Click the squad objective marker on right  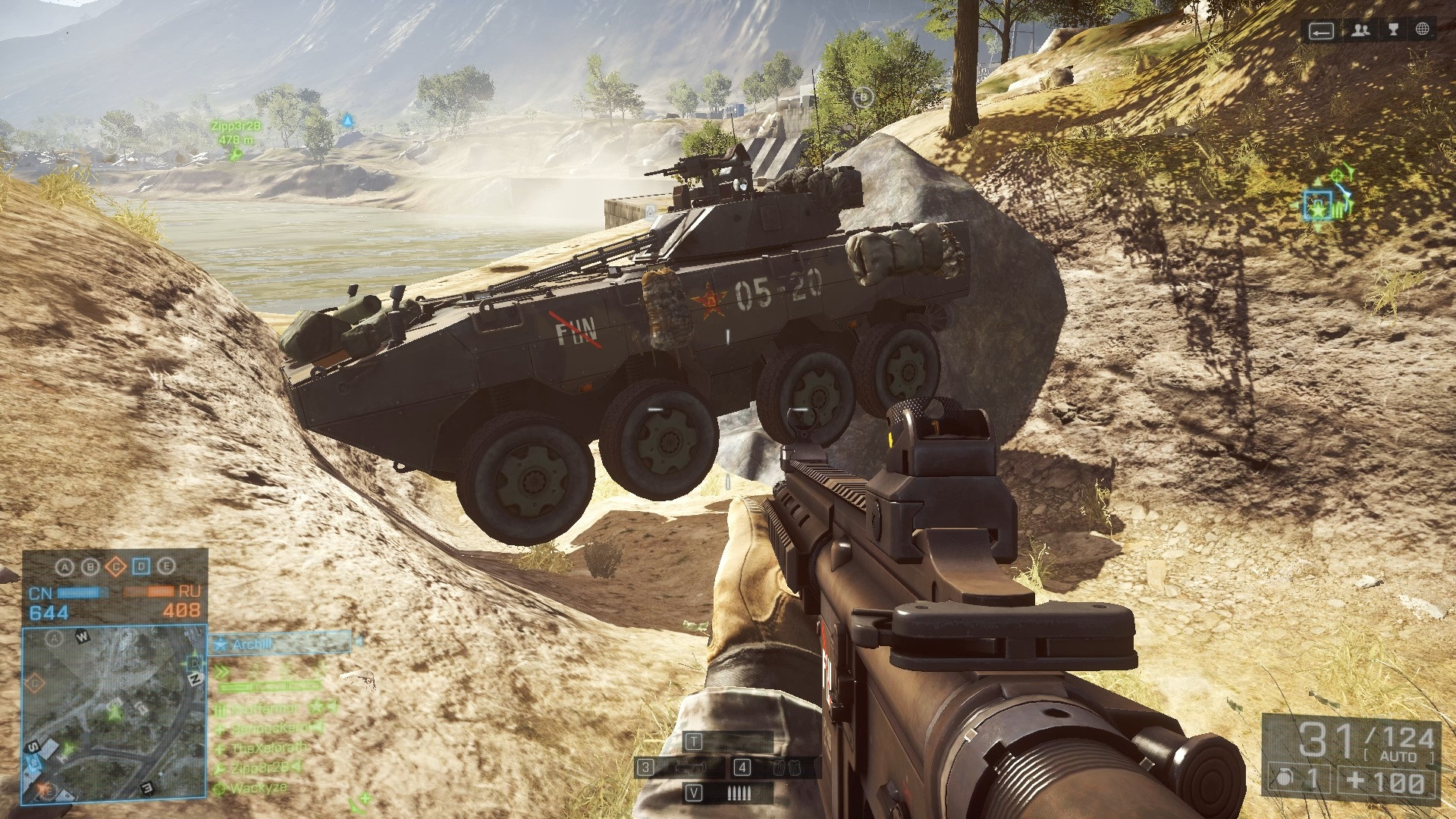[x=1318, y=205]
